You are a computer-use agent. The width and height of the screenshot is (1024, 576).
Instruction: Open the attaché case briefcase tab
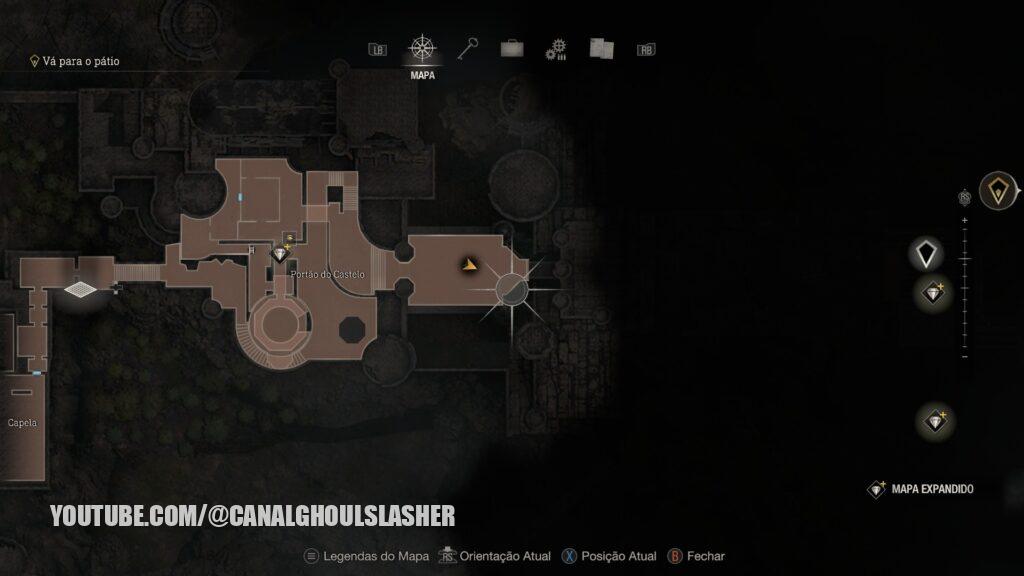click(x=511, y=48)
